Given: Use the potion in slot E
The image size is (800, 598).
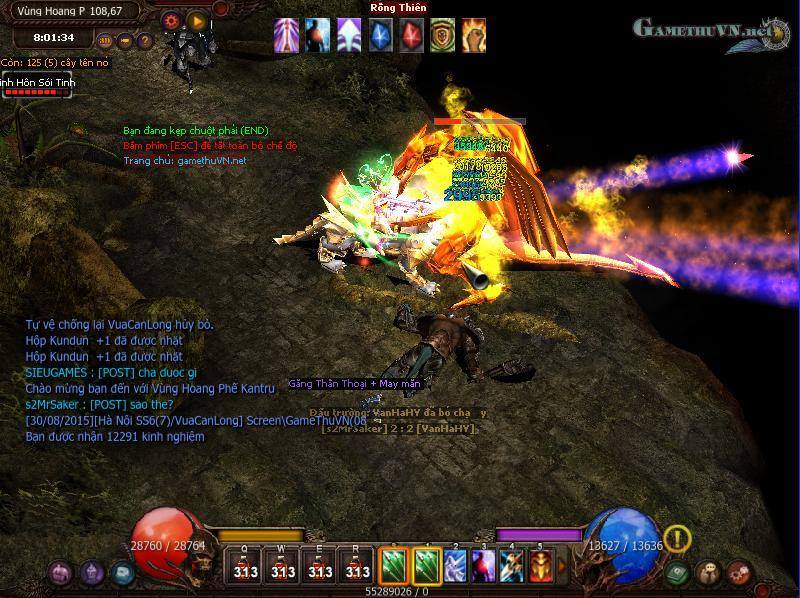Looking at the screenshot, I should pos(320,567).
